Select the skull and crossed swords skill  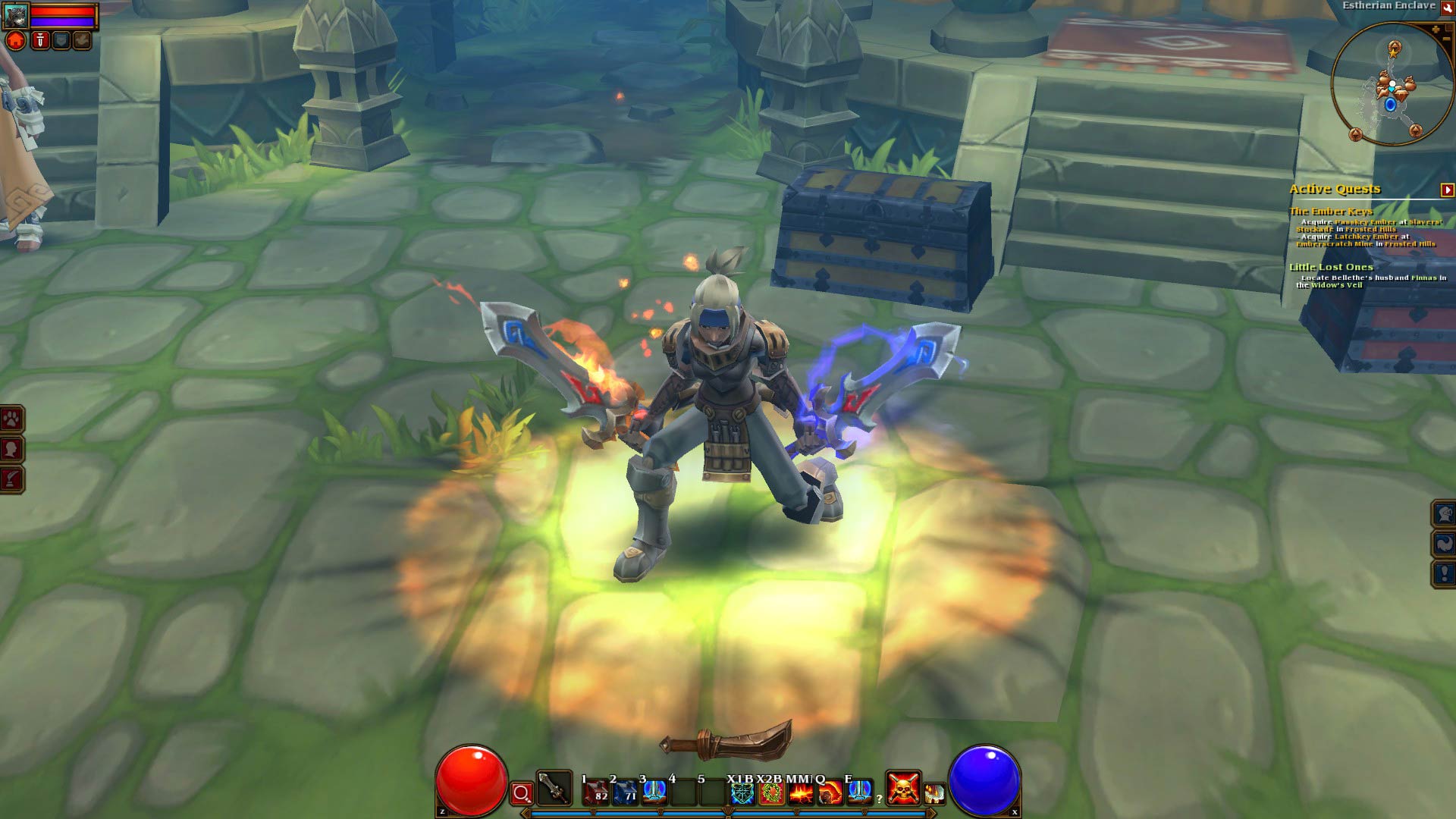[x=903, y=789]
